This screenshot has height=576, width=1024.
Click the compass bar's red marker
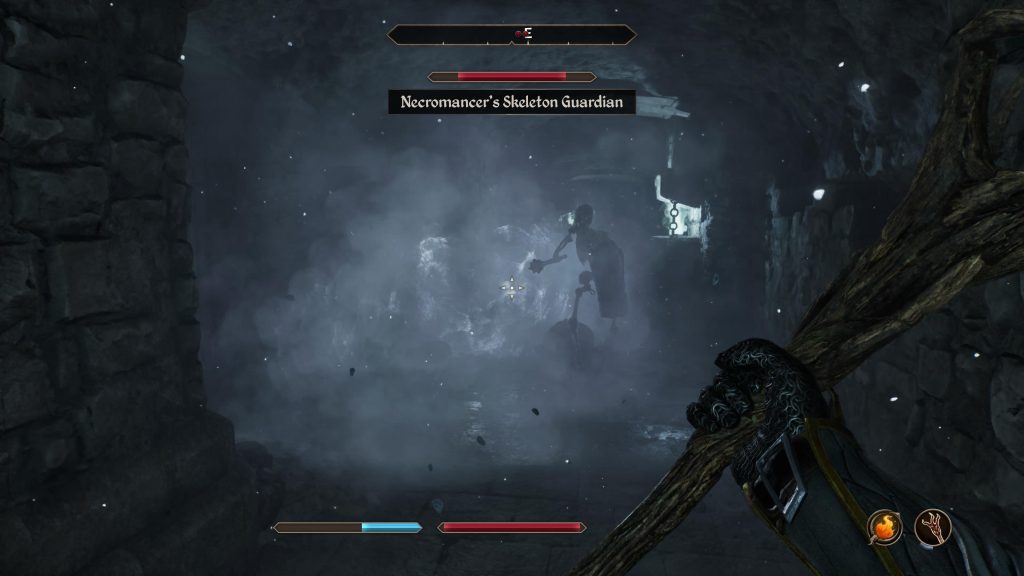click(519, 35)
